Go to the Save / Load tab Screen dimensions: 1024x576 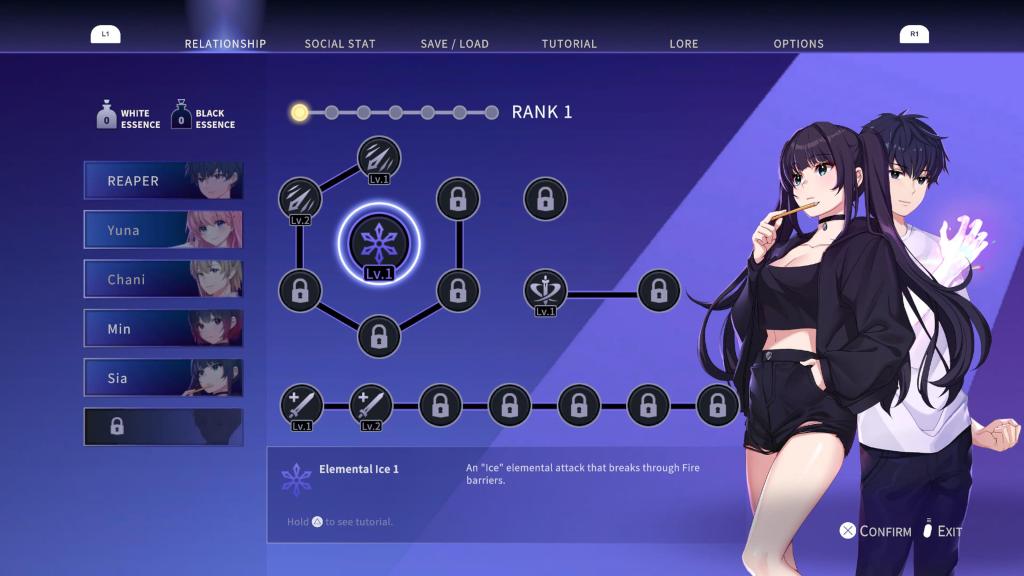[x=454, y=44]
